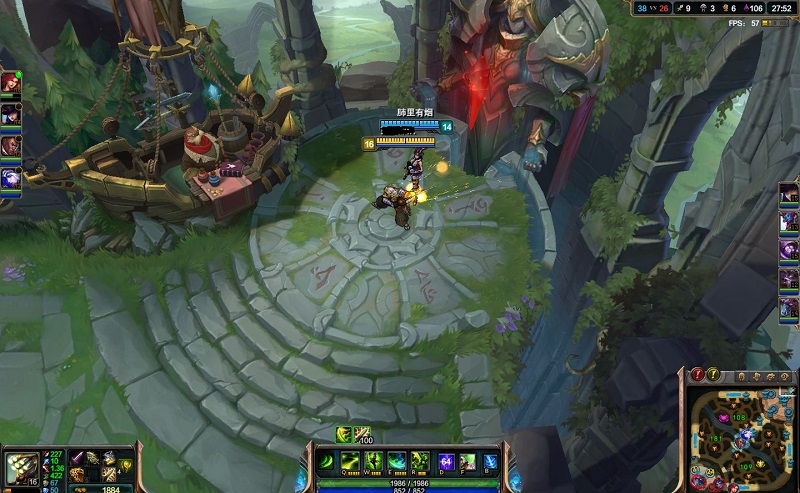Click the blue Recall button

pos(490,461)
